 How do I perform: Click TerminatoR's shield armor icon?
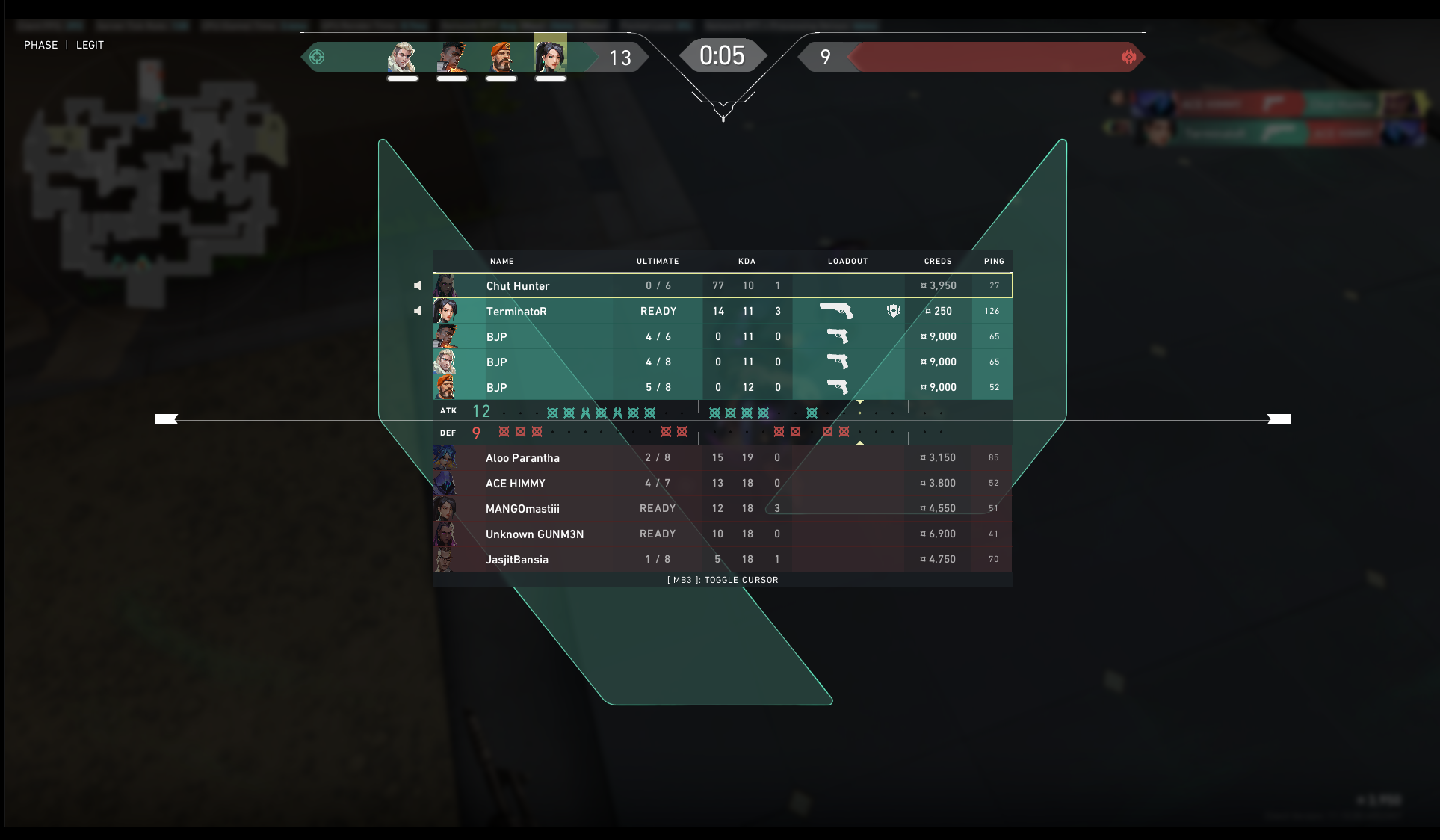click(893, 311)
